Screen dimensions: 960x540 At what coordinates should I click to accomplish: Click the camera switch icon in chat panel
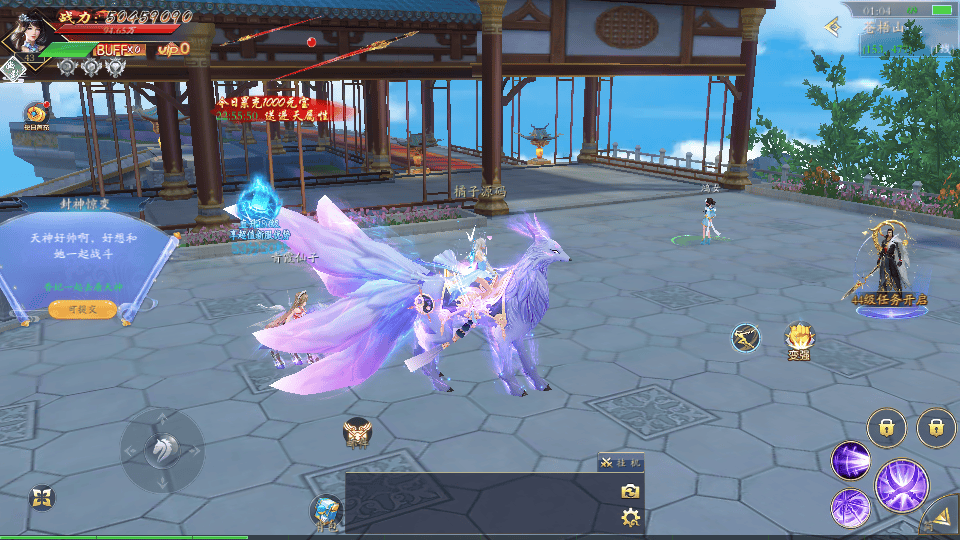click(x=630, y=491)
